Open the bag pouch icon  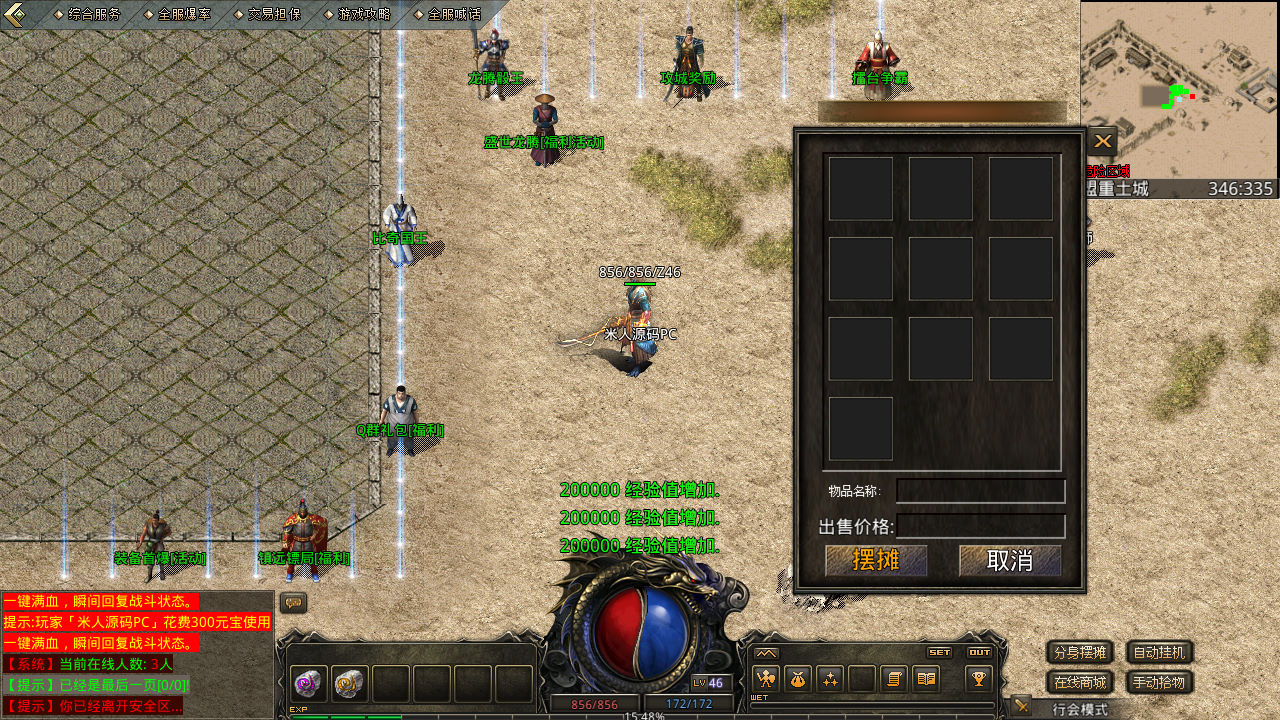[x=797, y=679]
